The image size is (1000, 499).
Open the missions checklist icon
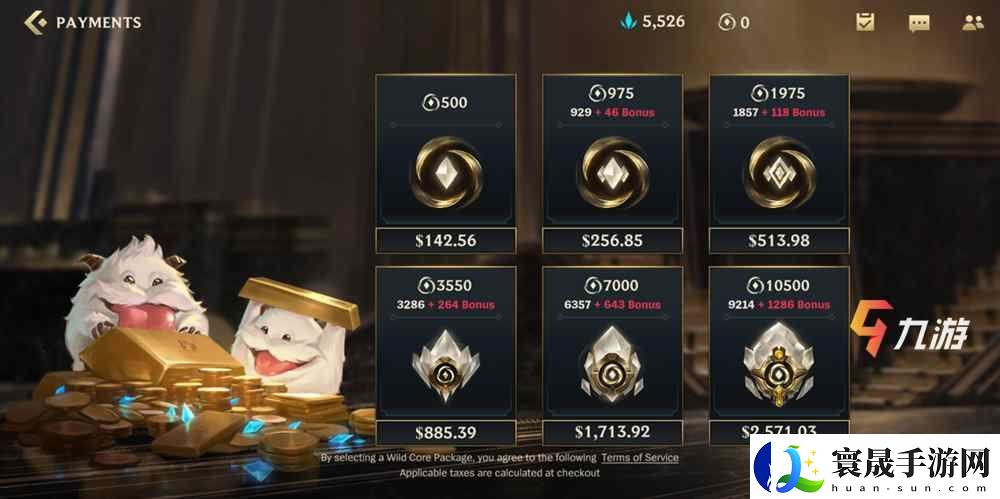coord(866,22)
